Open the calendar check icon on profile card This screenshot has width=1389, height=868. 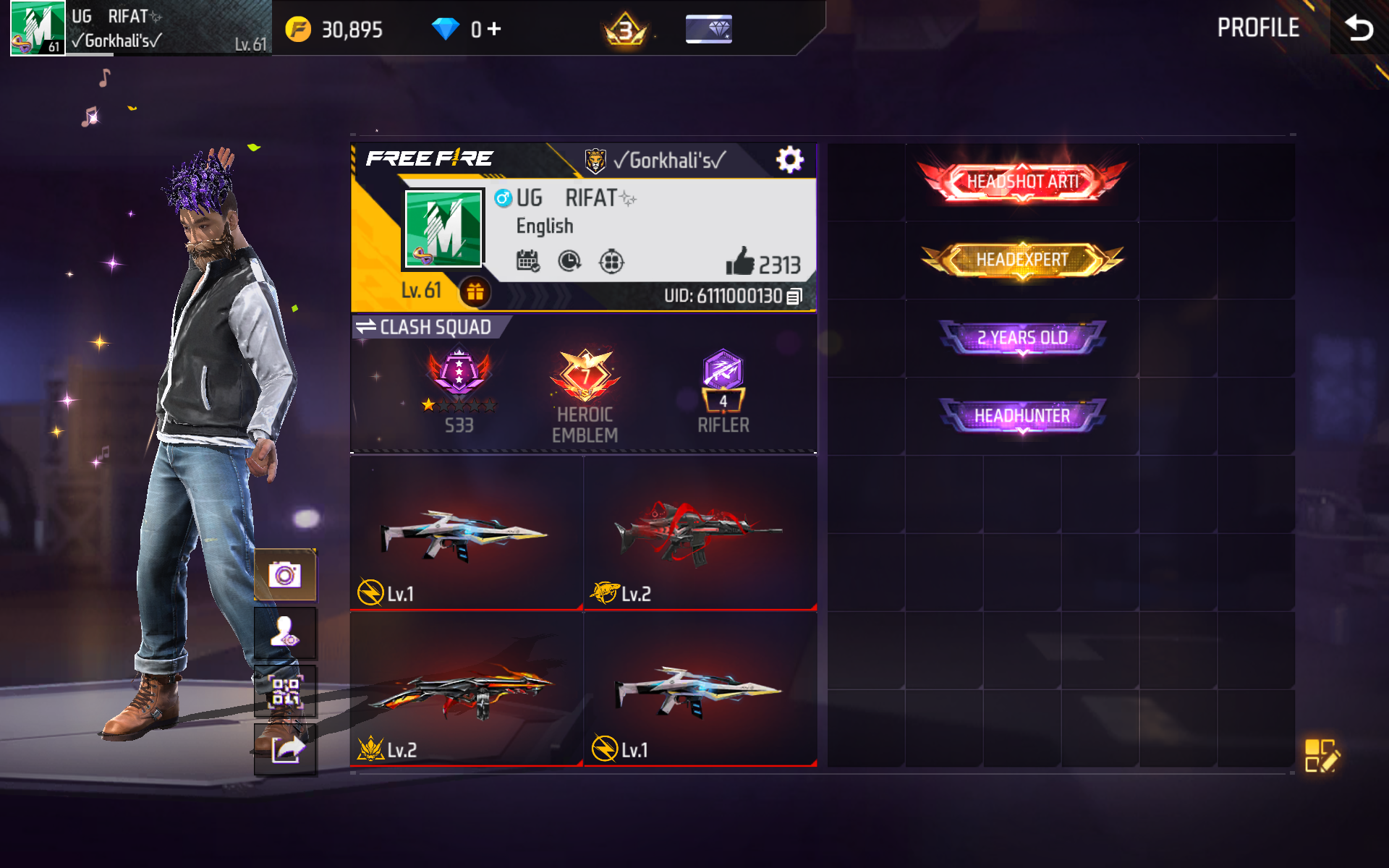[x=529, y=260]
